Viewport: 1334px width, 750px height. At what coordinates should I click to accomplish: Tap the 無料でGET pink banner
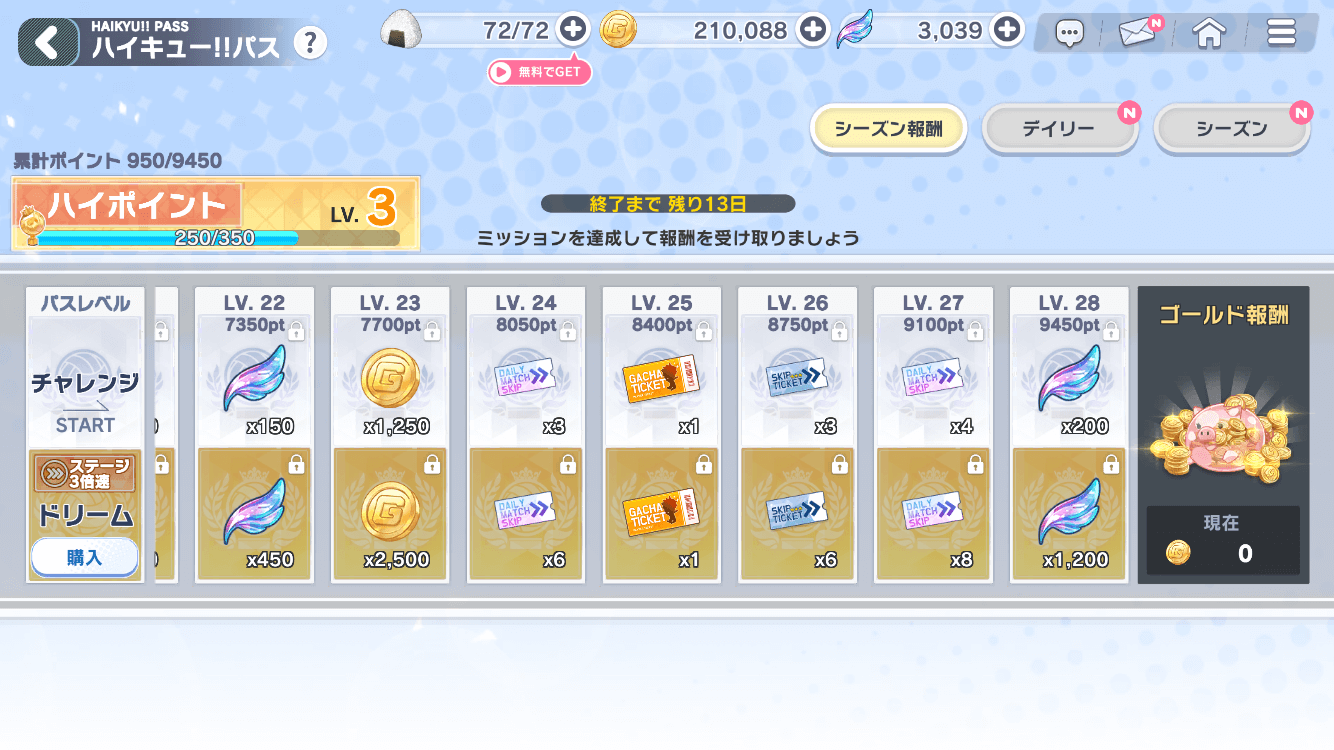pos(539,71)
